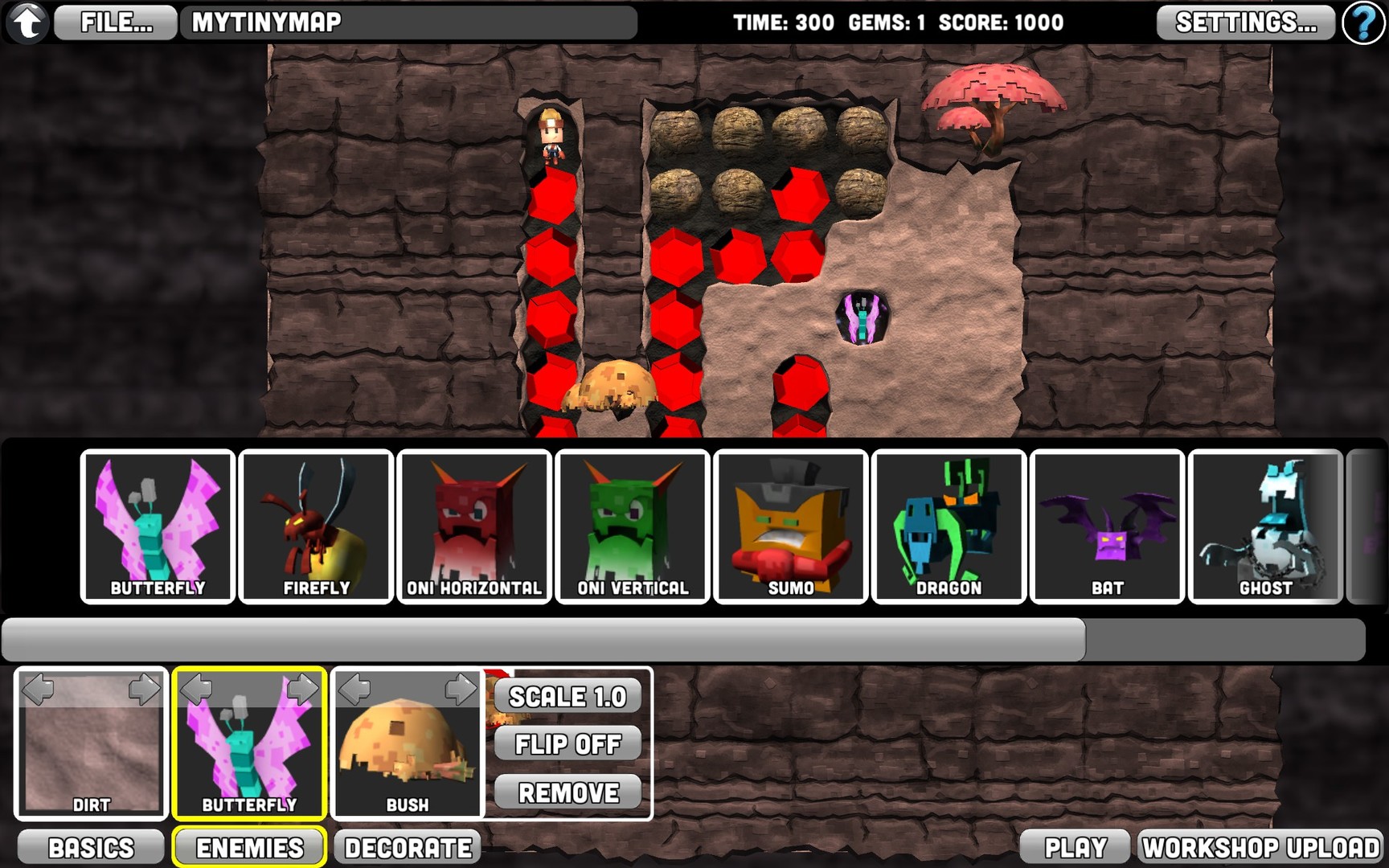This screenshot has width=1389, height=868.
Task: Select the Firefly enemy
Action: (x=315, y=526)
